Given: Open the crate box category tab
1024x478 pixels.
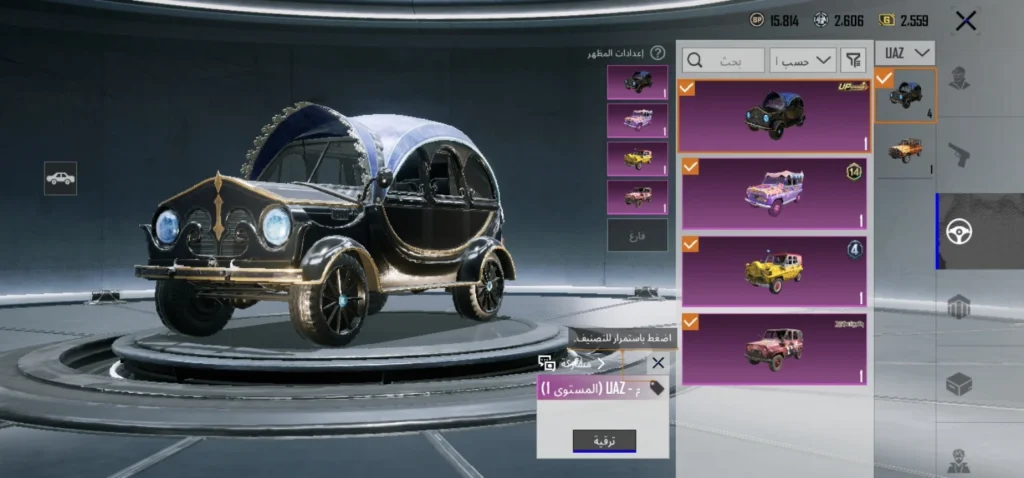Looking at the screenshot, I should (959, 385).
